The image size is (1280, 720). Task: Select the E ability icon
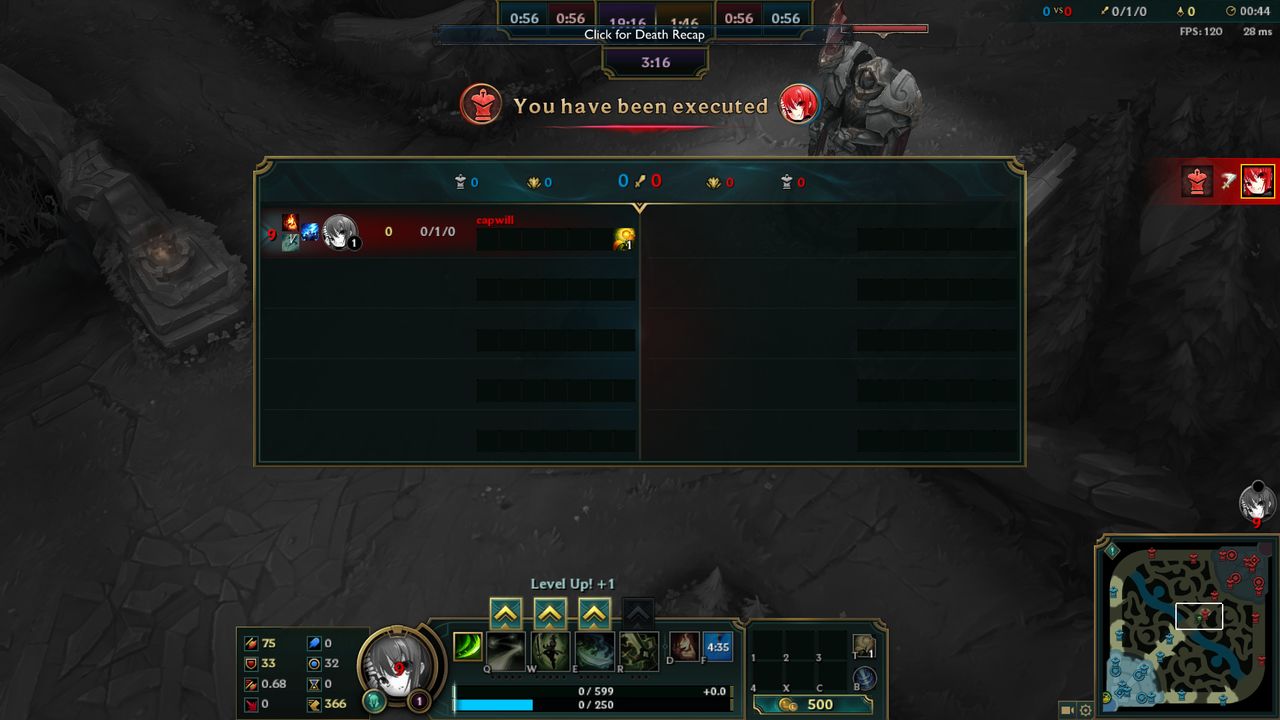point(594,651)
